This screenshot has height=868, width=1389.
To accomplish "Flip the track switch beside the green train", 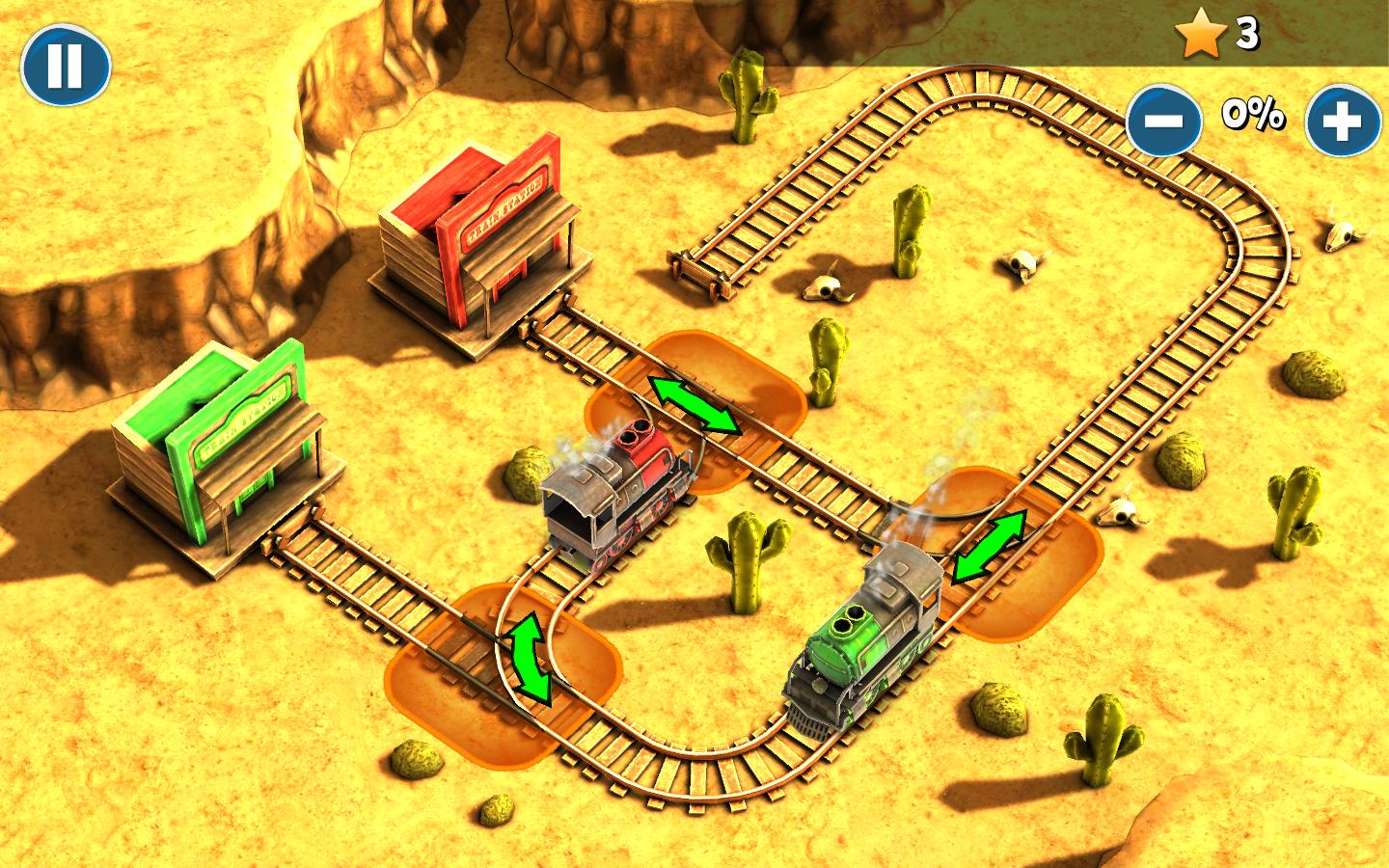I will [990, 546].
